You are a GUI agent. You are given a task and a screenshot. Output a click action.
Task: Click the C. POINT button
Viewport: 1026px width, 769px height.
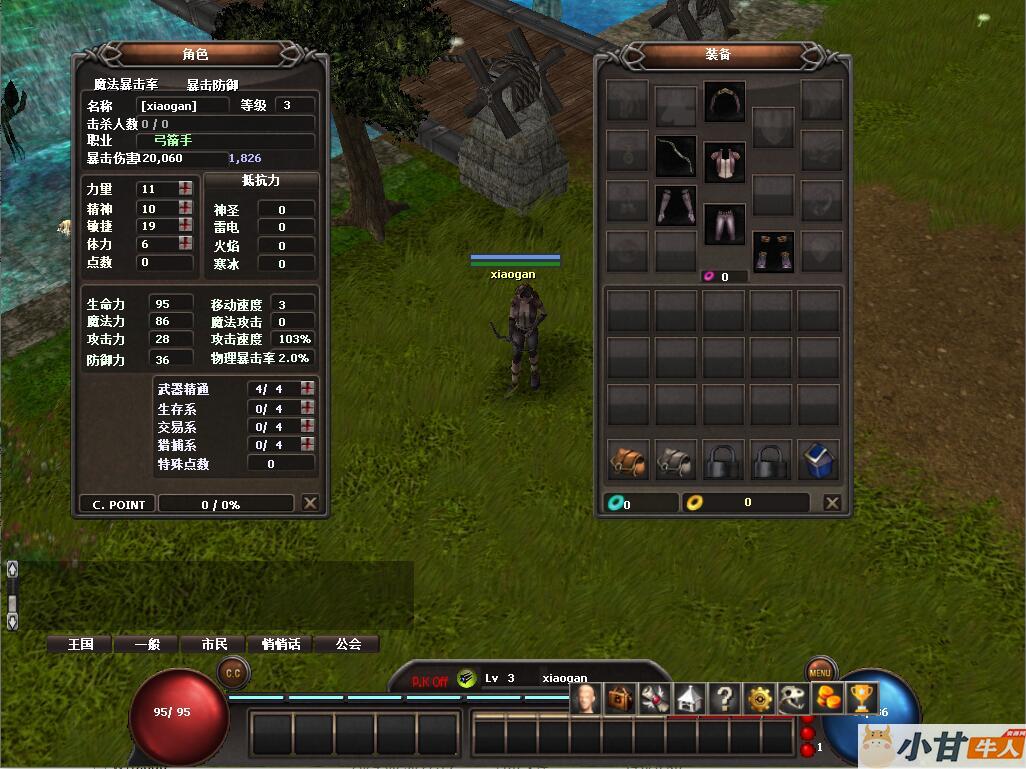118,505
